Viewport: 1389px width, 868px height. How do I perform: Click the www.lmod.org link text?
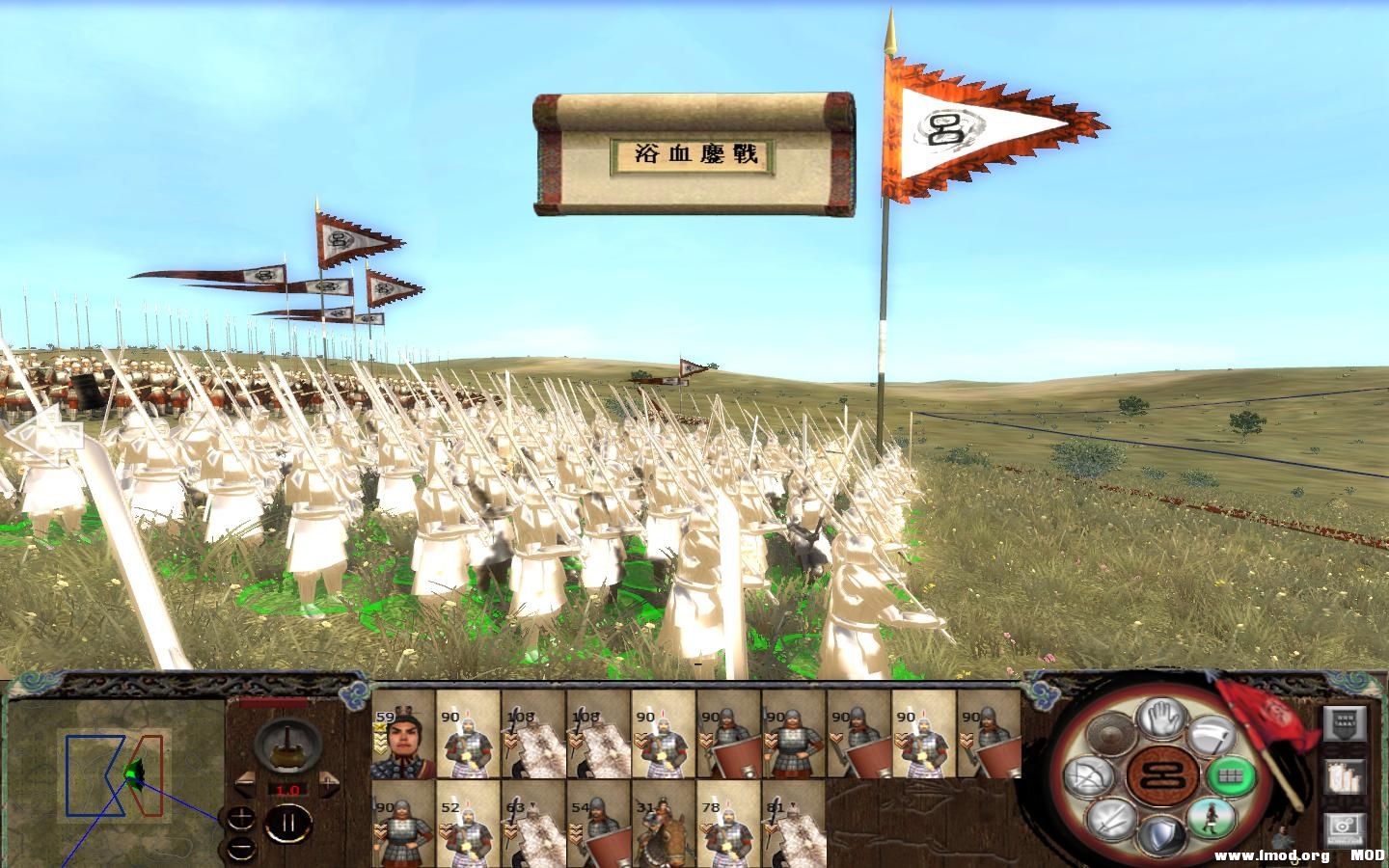point(1270,854)
